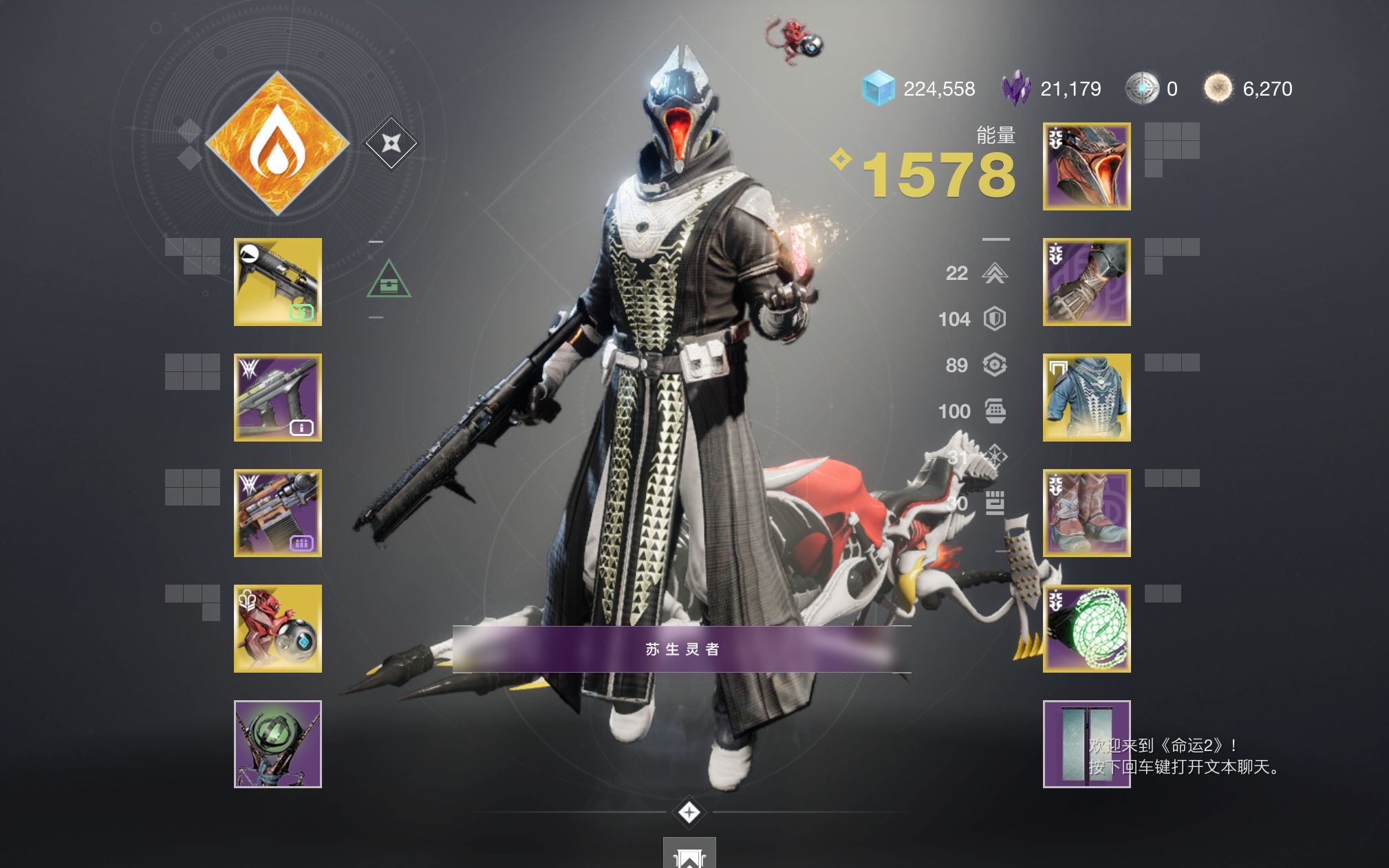Select the kinetic weapon slot

pos(278,282)
